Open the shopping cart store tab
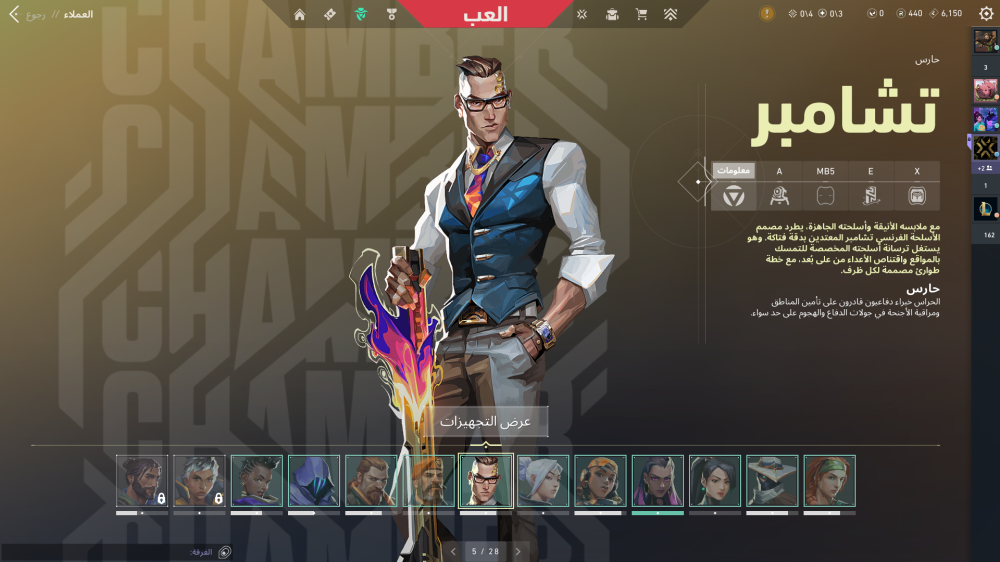This screenshot has height=562, width=1000. tap(641, 14)
